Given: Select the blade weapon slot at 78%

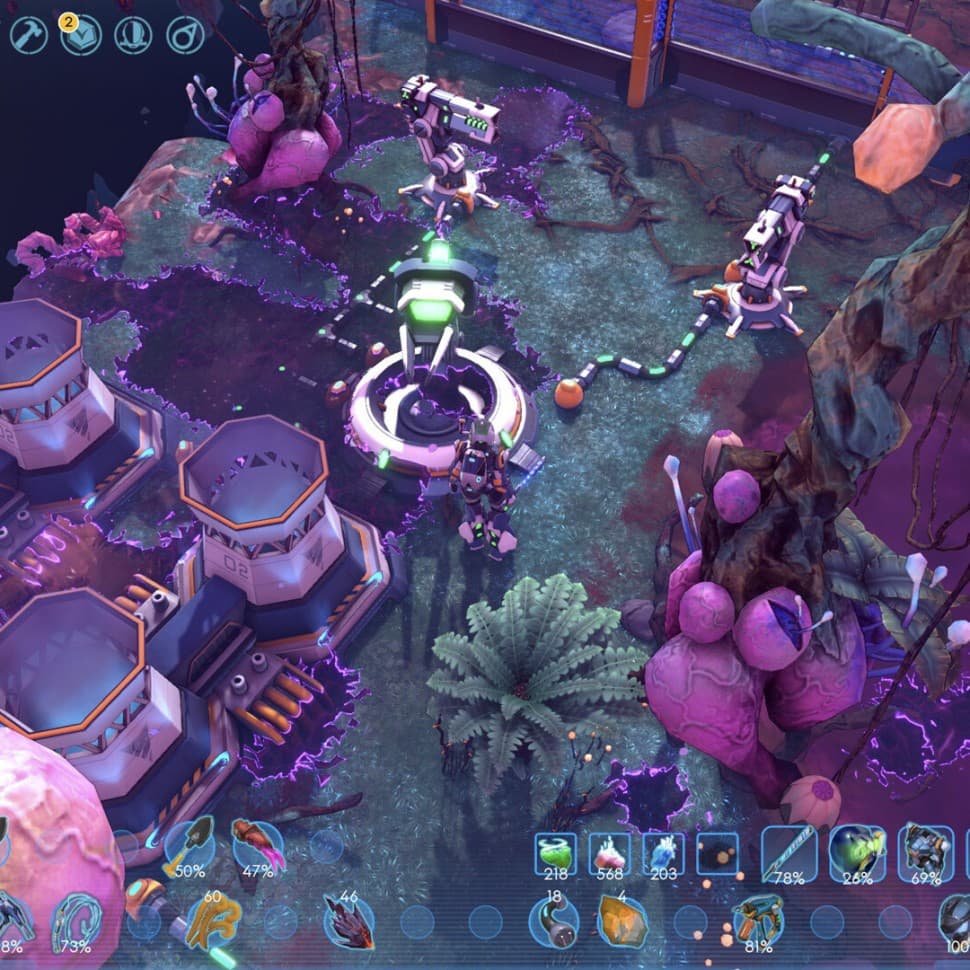Looking at the screenshot, I should [789, 853].
